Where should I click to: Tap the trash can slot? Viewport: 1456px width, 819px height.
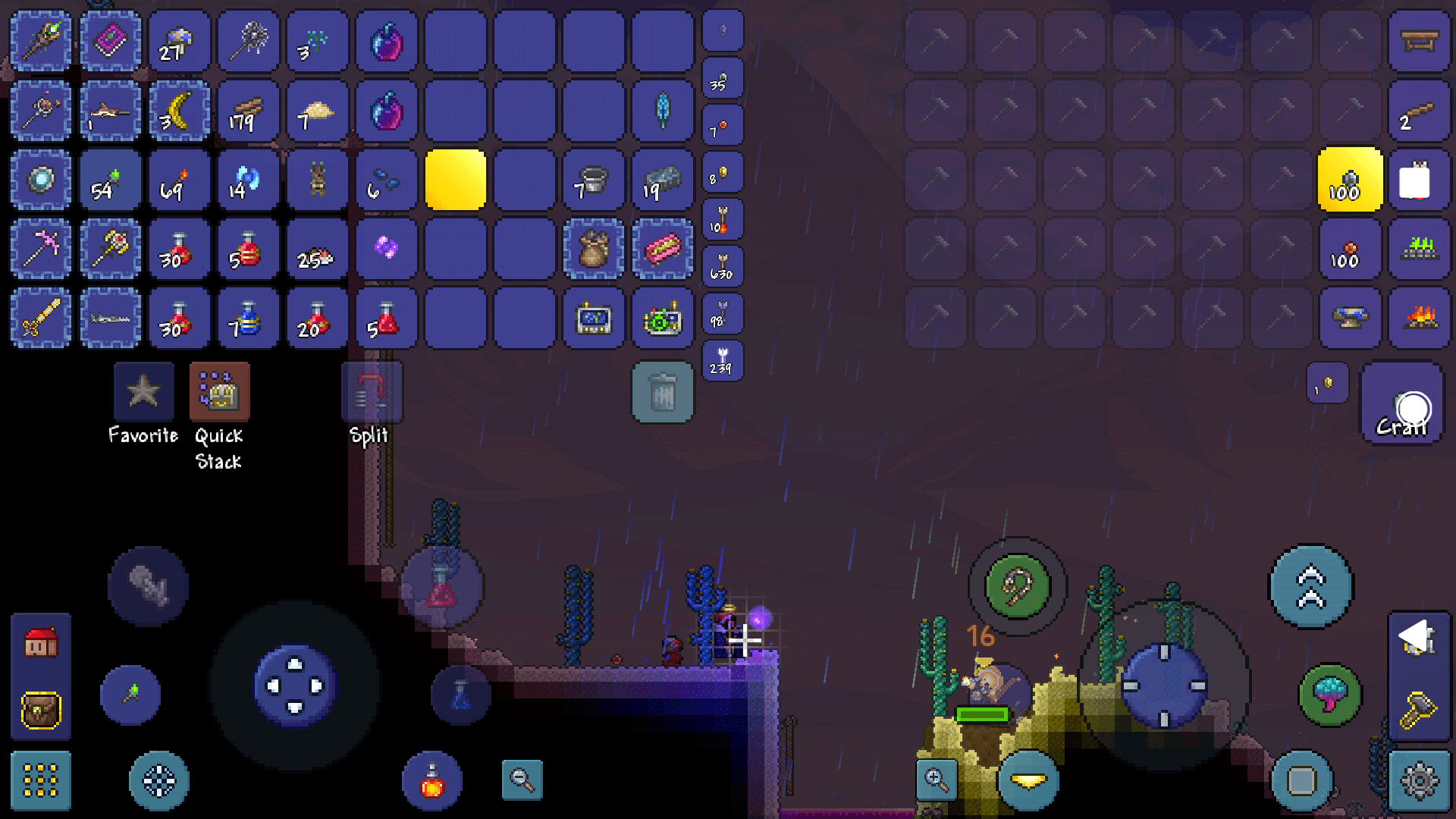[662, 393]
